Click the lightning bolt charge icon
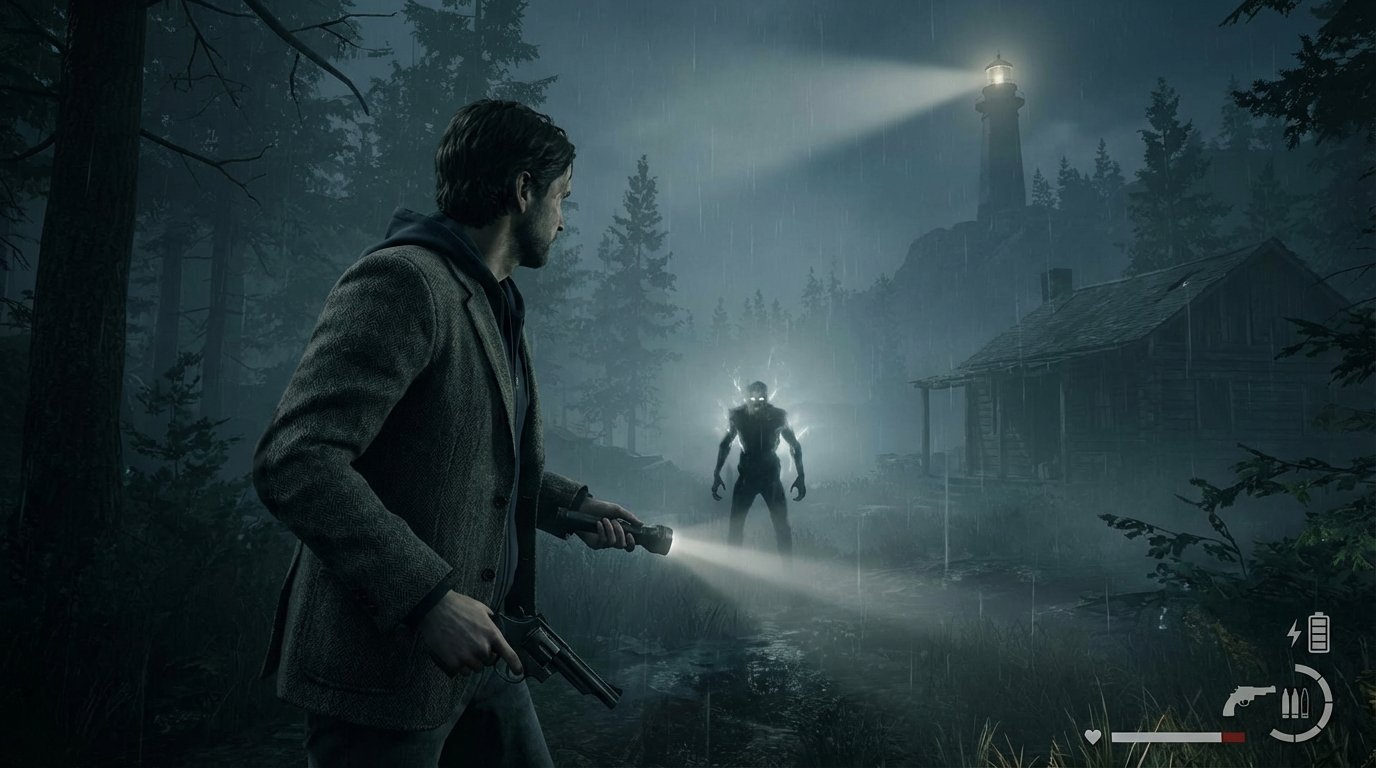 coord(1294,632)
